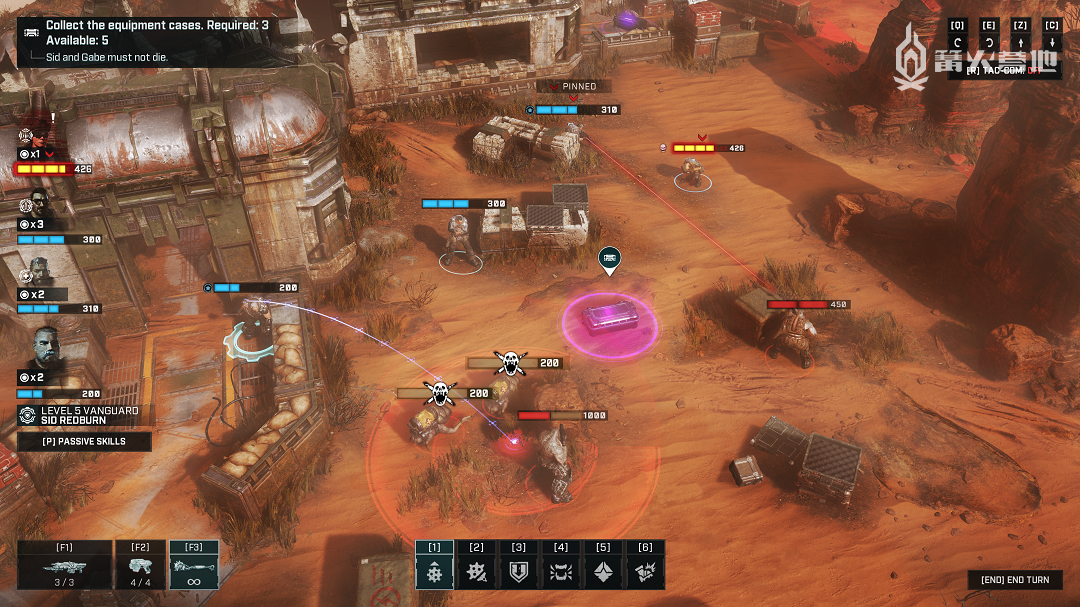Raise the camera with the up arrow
The height and width of the screenshot is (607, 1080).
[1020, 43]
